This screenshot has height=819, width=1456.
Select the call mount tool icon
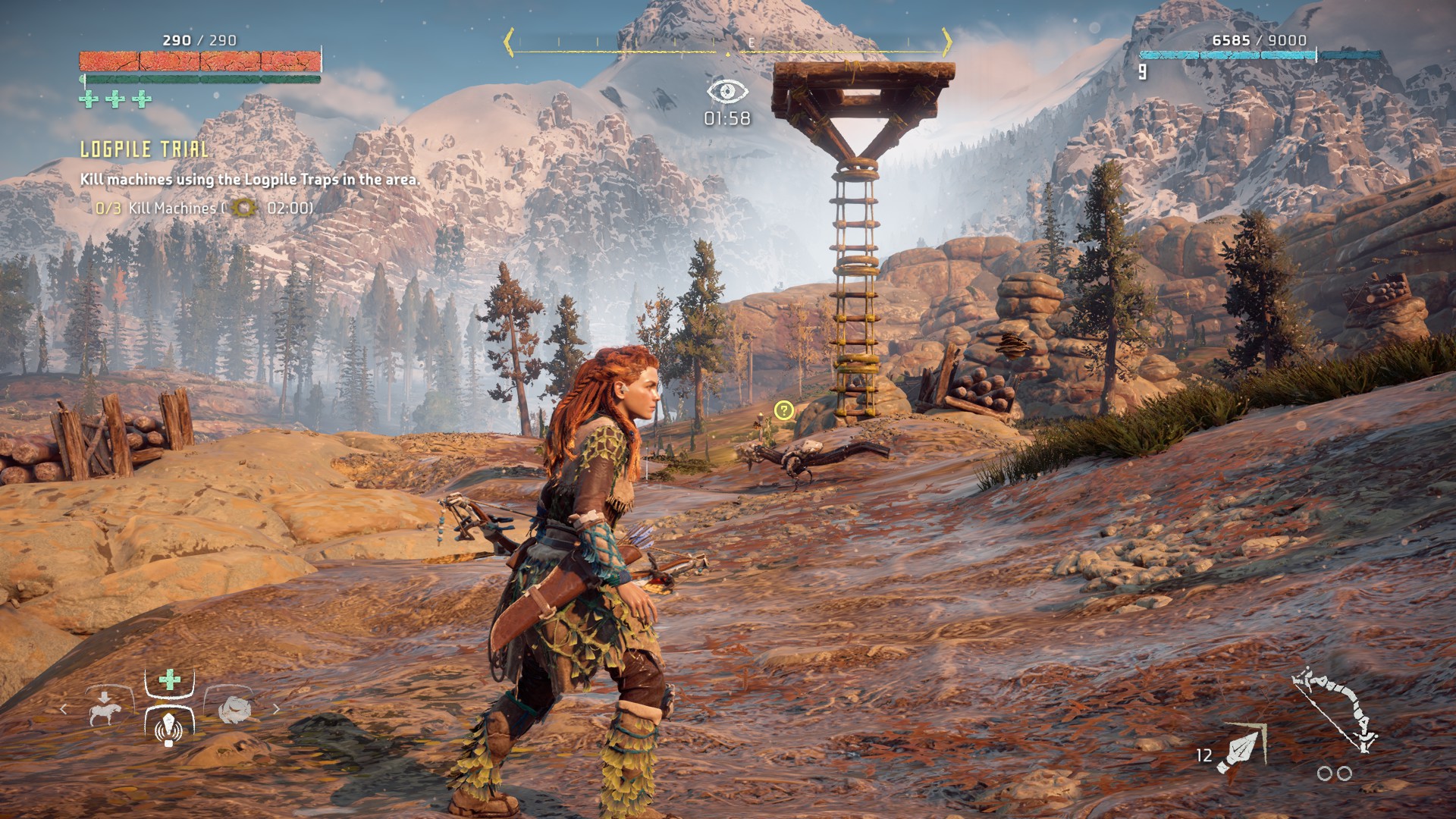(x=105, y=709)
